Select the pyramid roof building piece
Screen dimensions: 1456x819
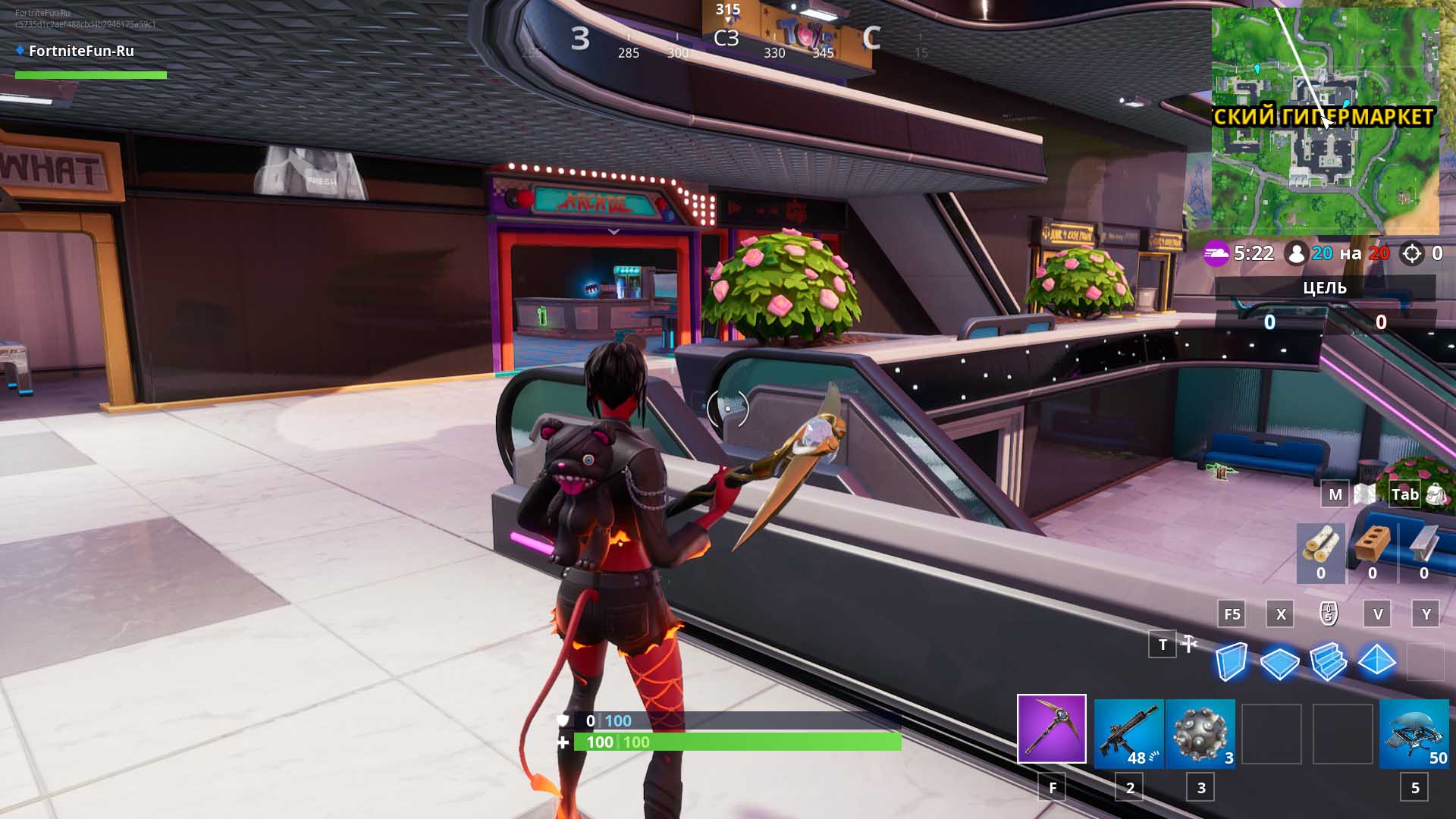coord(1376,661)
